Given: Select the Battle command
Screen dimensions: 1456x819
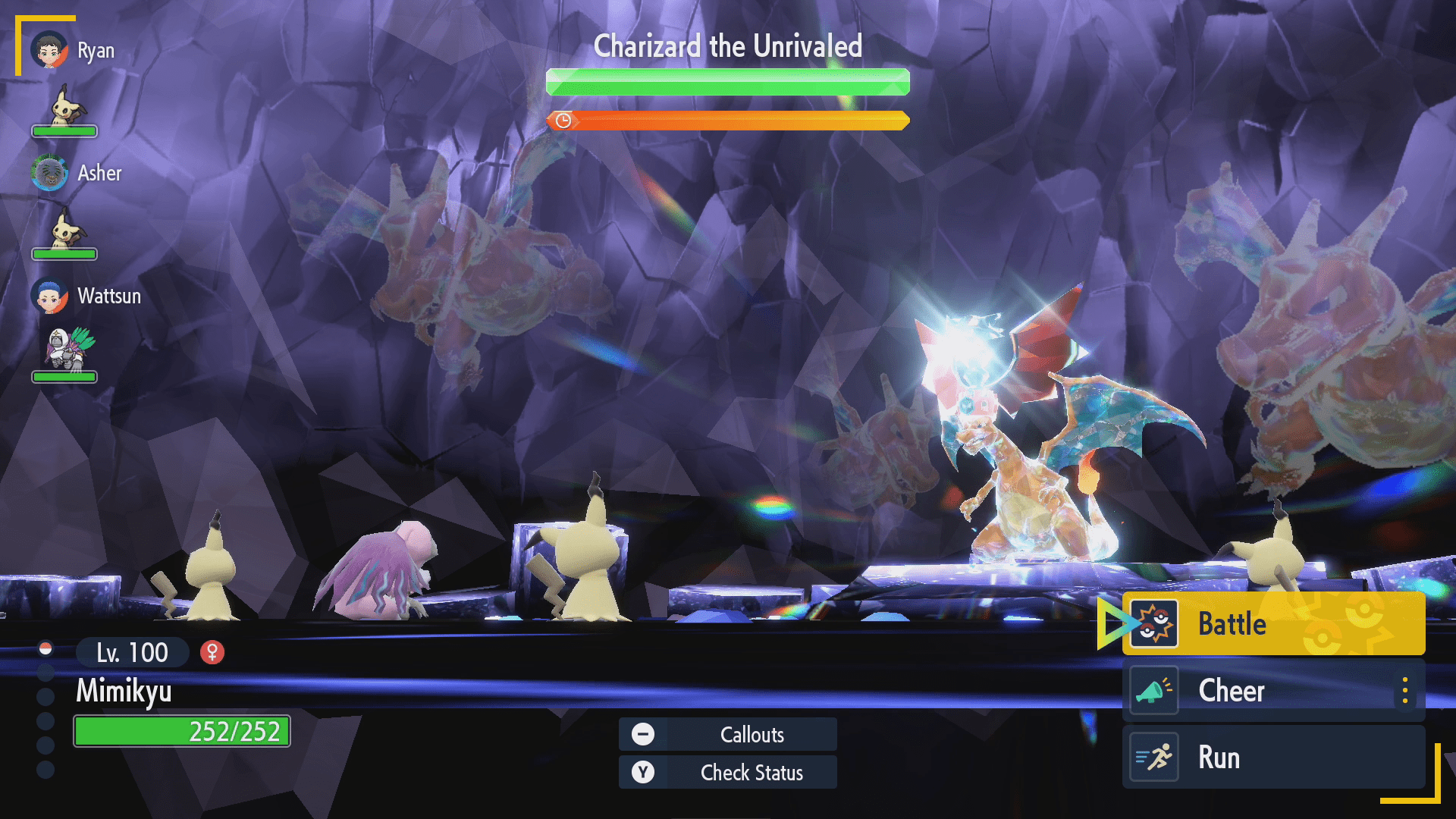Looking at the screenshot, I should 1272,624.
